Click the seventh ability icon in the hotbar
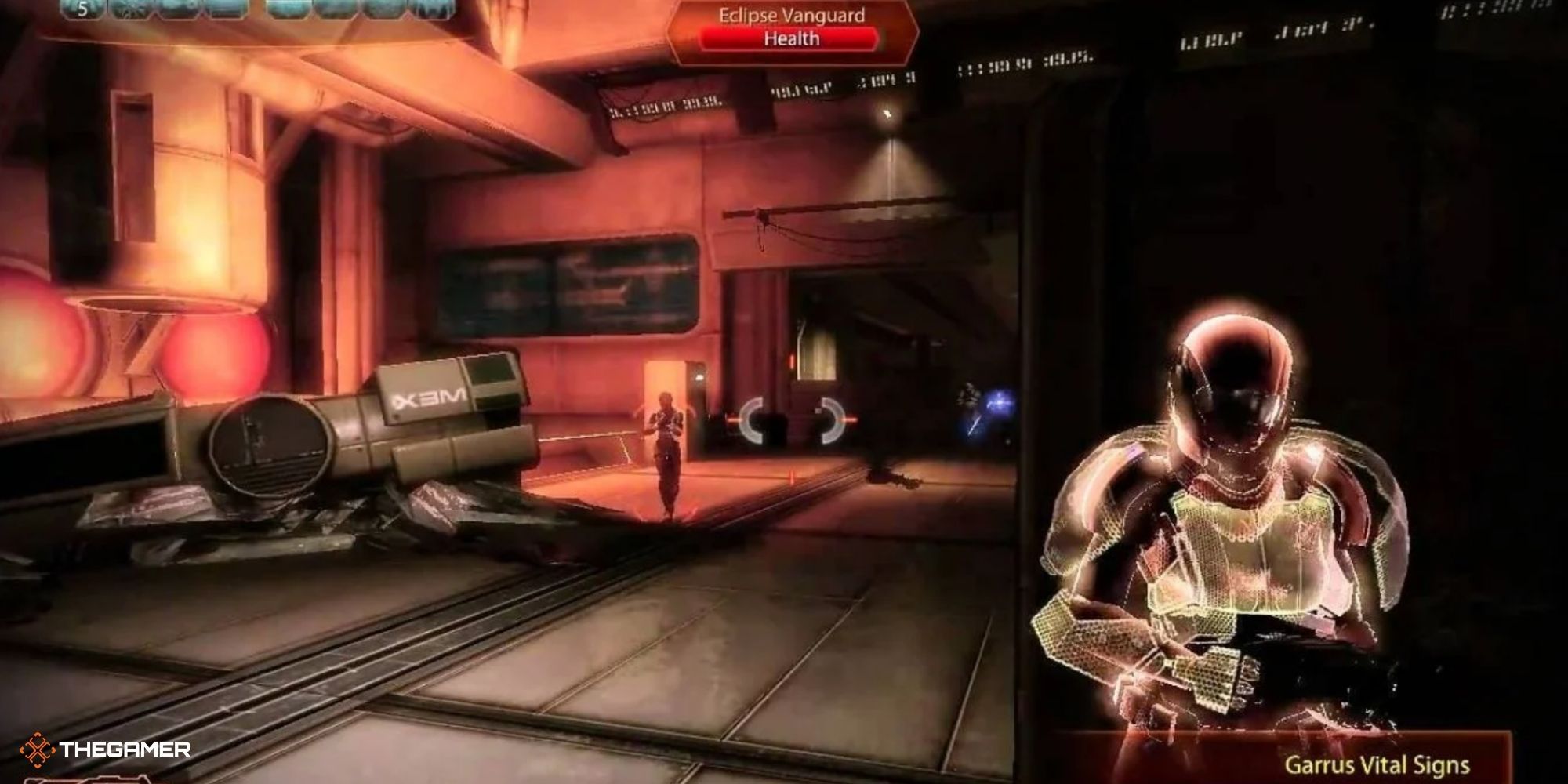The image size is (1568, 784). click(386, 12)
